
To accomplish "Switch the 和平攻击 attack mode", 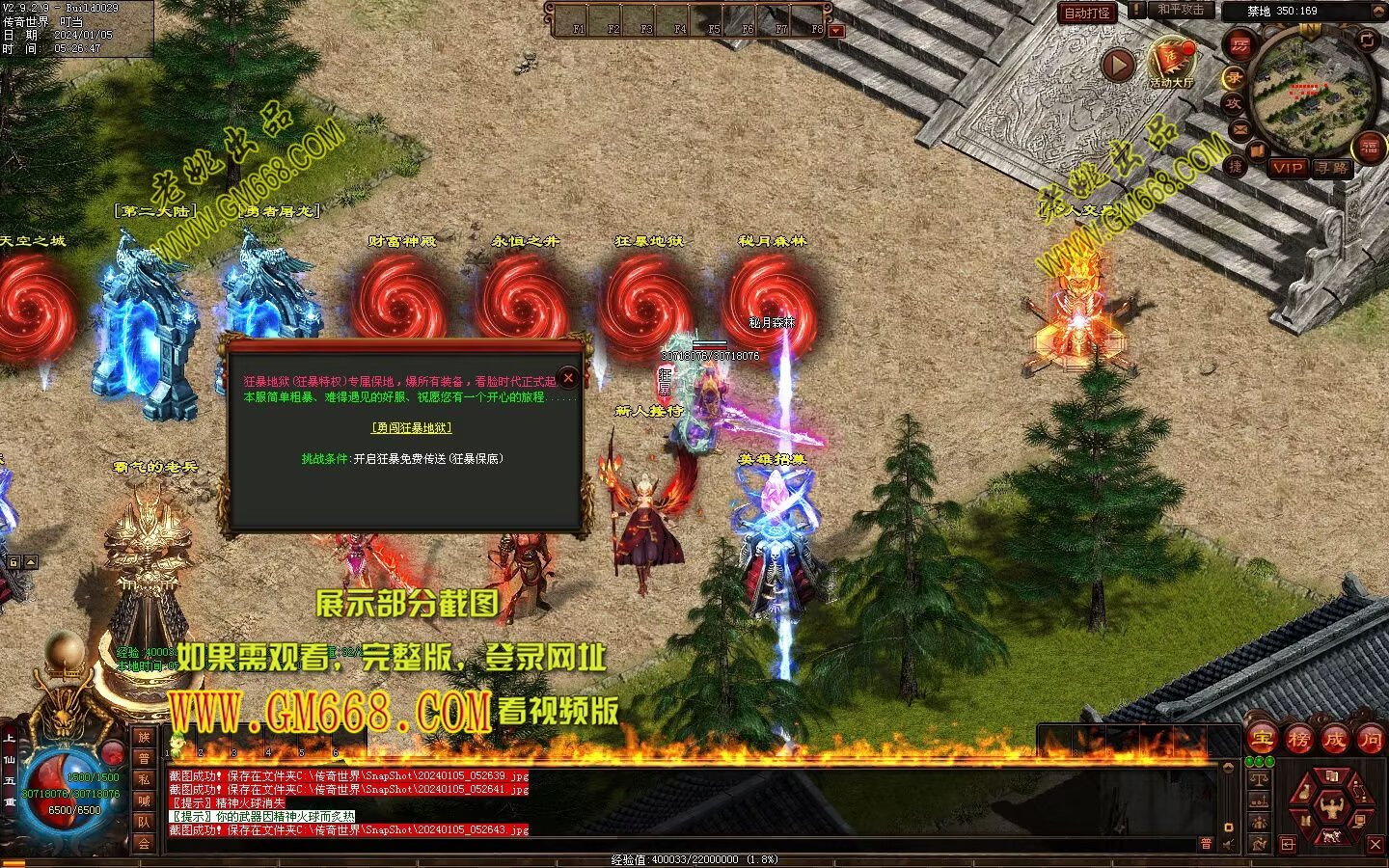I will pyautogui.click(x=1181, y=10).
